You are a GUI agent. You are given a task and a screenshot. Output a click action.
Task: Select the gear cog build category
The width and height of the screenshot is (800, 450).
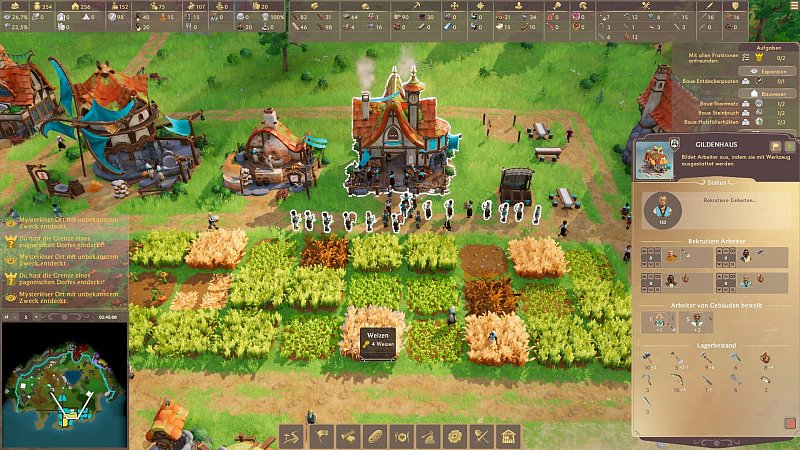point(455,436)
